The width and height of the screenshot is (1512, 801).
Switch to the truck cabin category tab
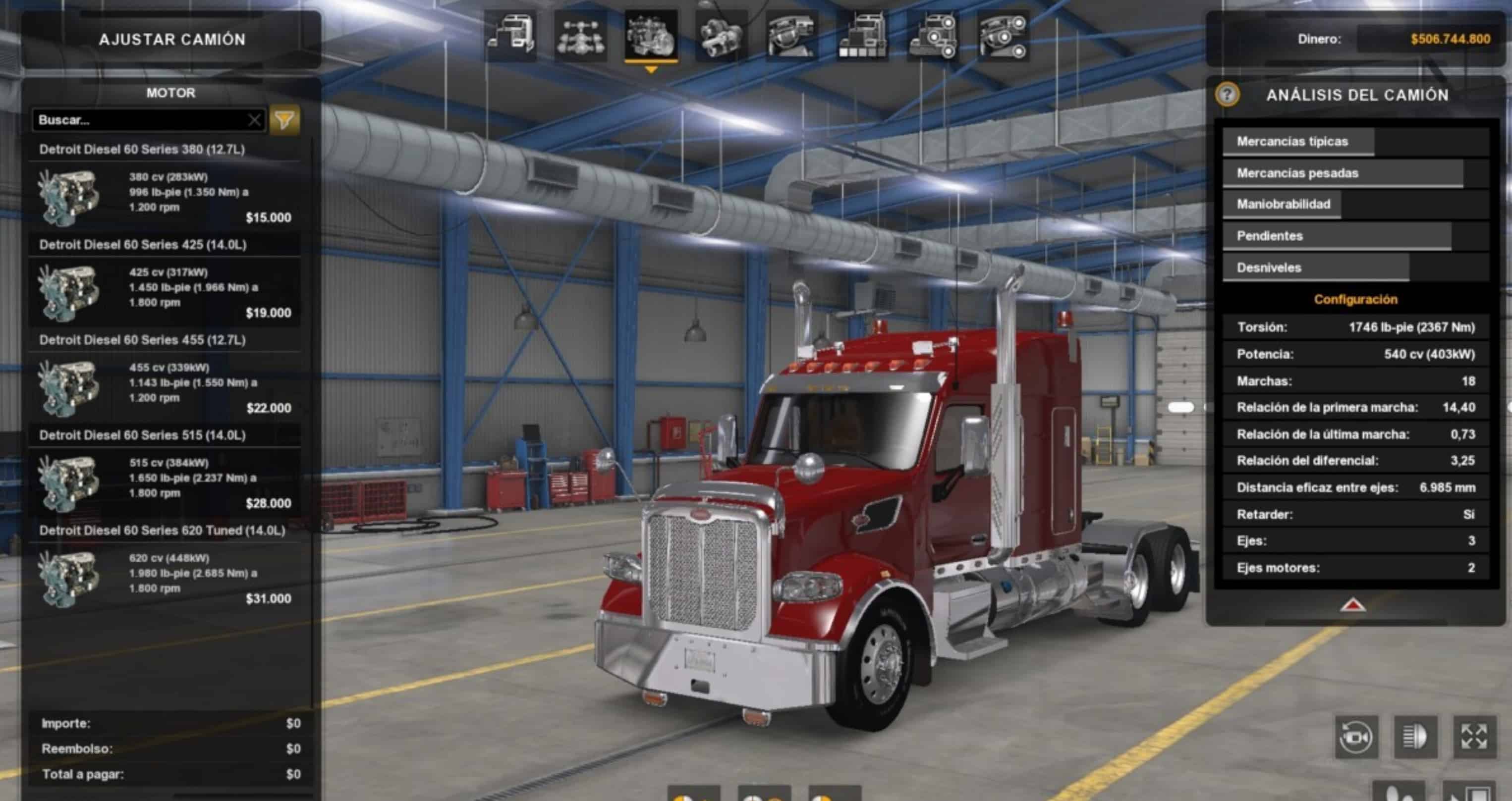510,36
